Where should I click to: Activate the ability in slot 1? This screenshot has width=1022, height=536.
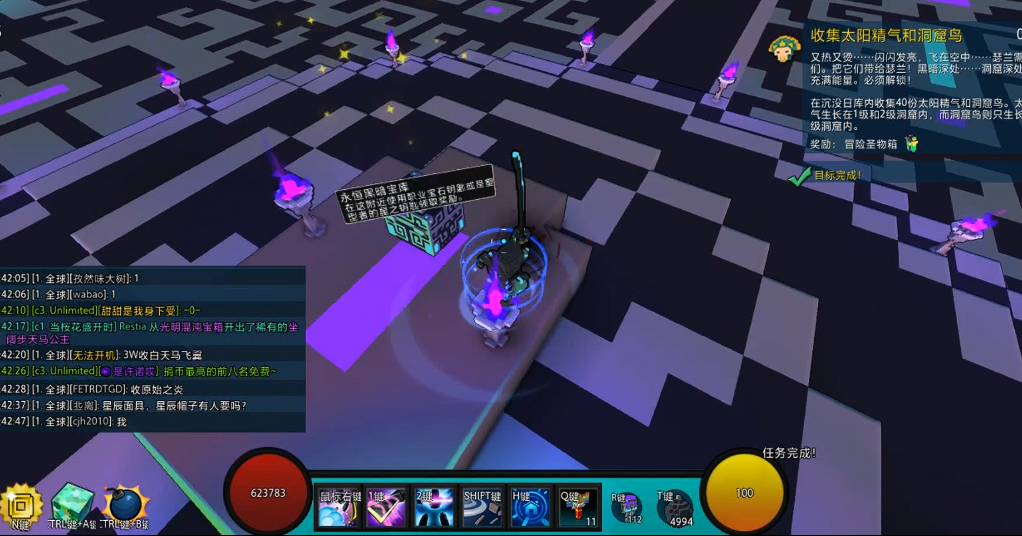(385, 507)
